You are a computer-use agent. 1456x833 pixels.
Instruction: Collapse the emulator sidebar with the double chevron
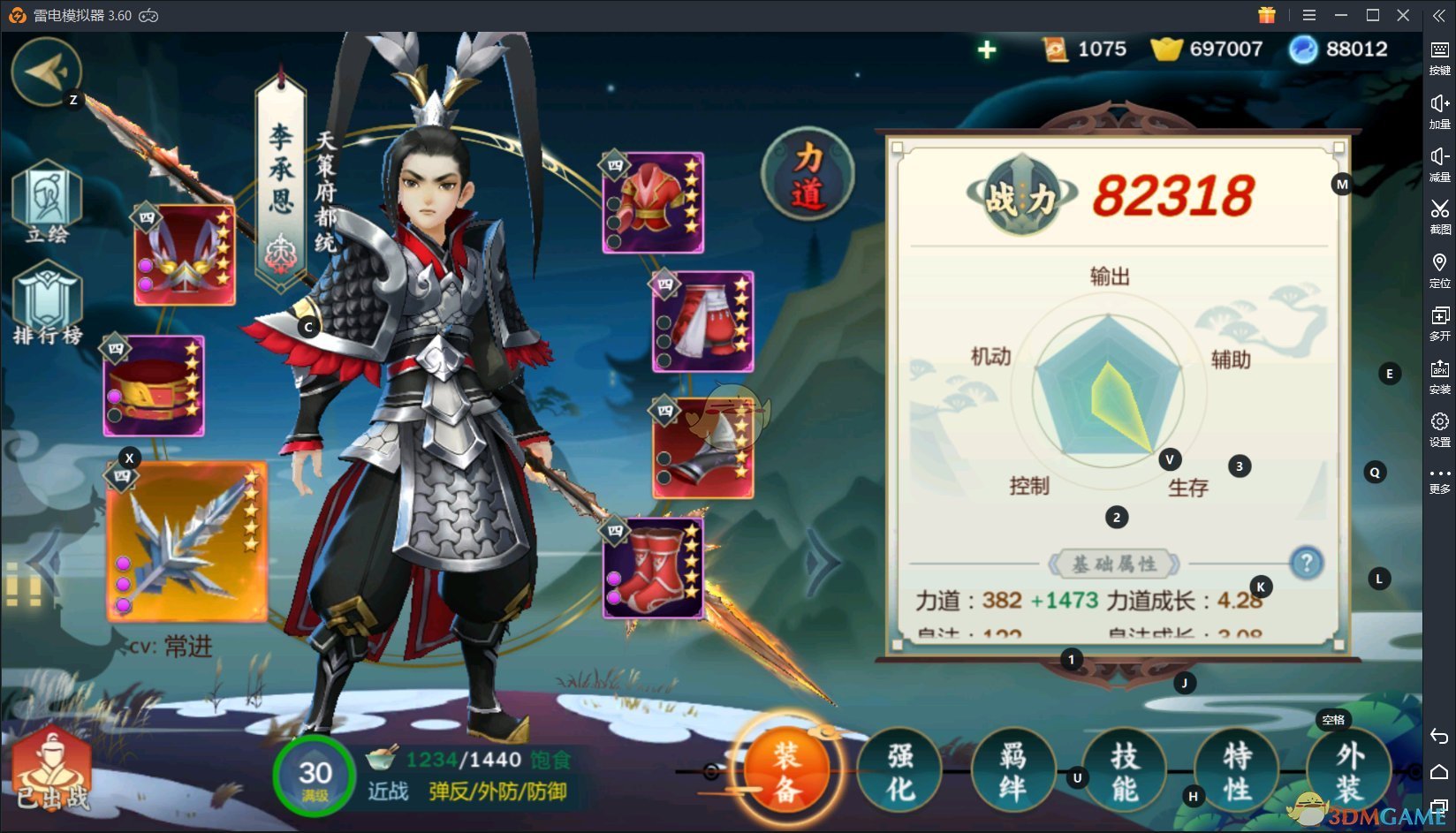pyautogui.click(x=1440, y=14)
